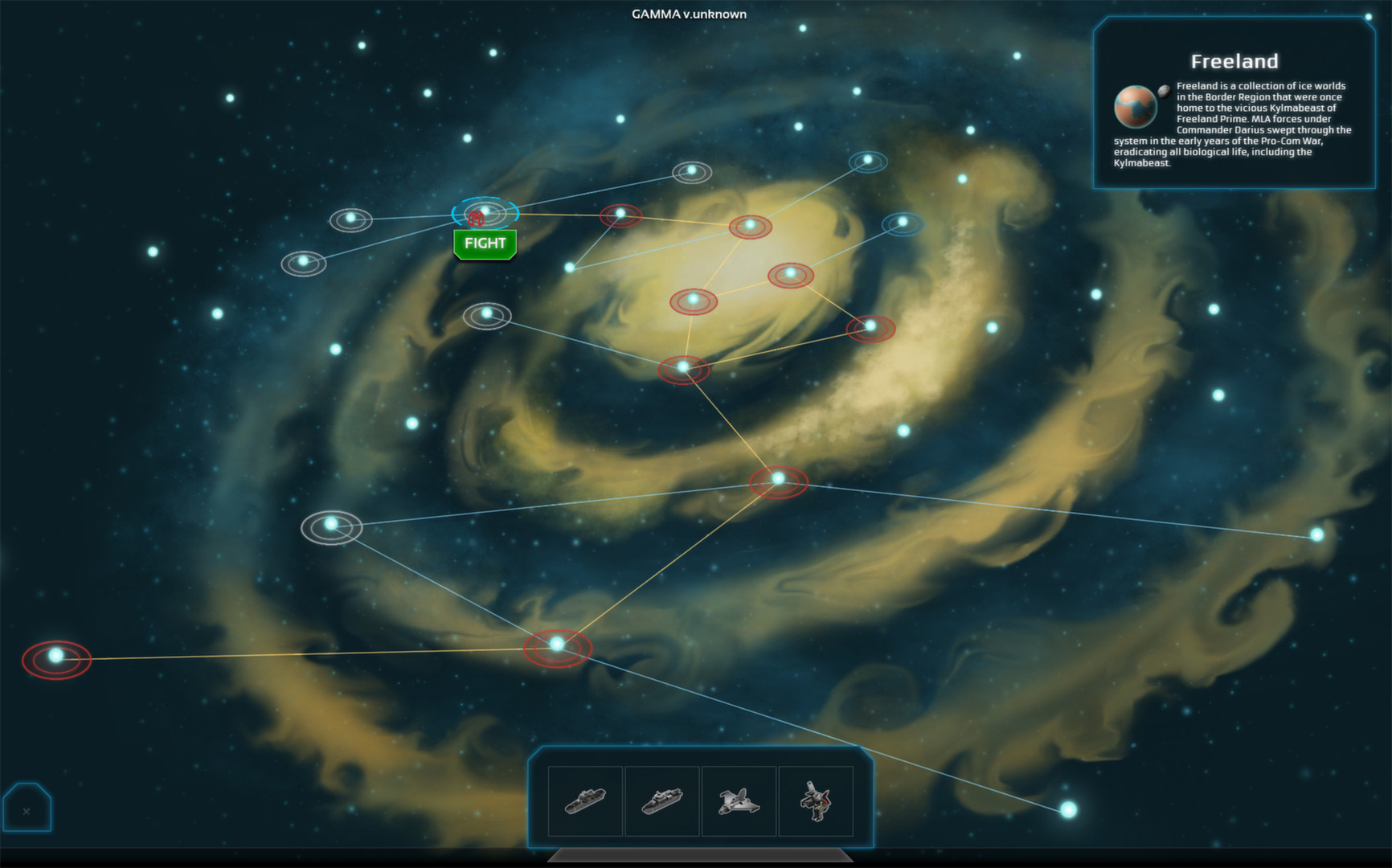Click the X button at bottom left
The image size is (1392, 868).
[x=28, y=810]
